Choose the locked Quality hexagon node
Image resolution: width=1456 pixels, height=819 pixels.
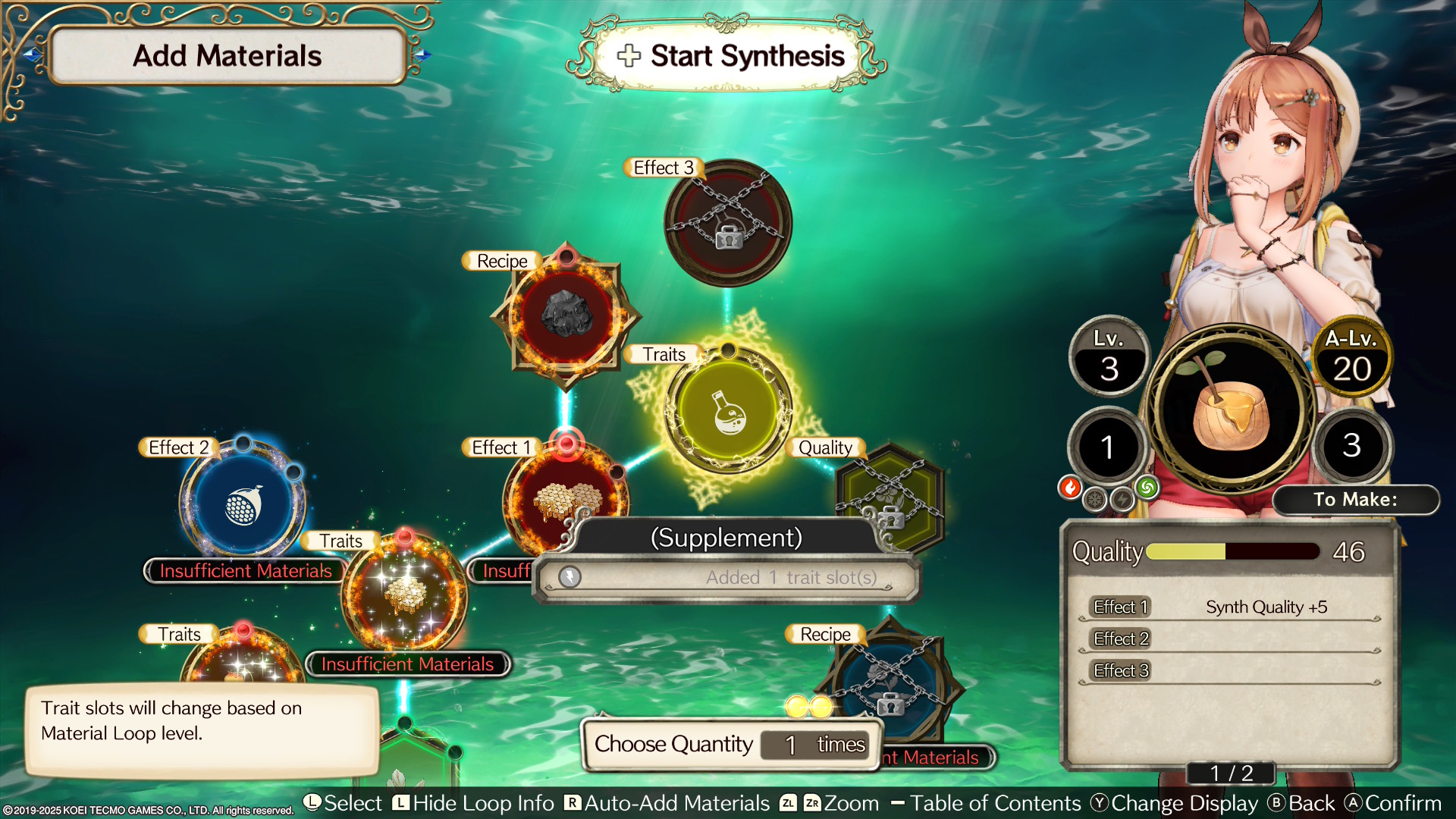coord(890,496)
